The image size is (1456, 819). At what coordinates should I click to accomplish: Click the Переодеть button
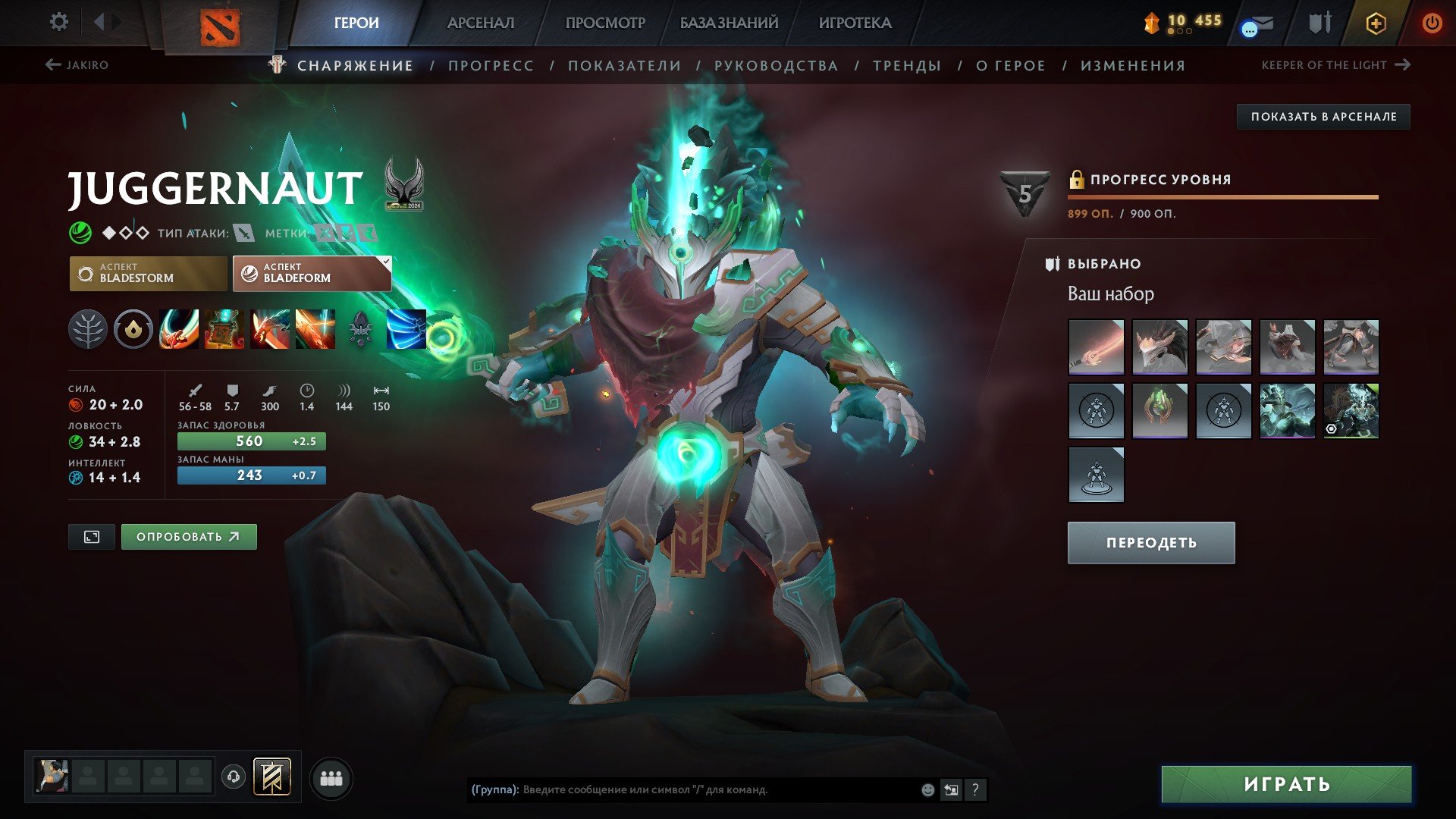point(1150,543)
